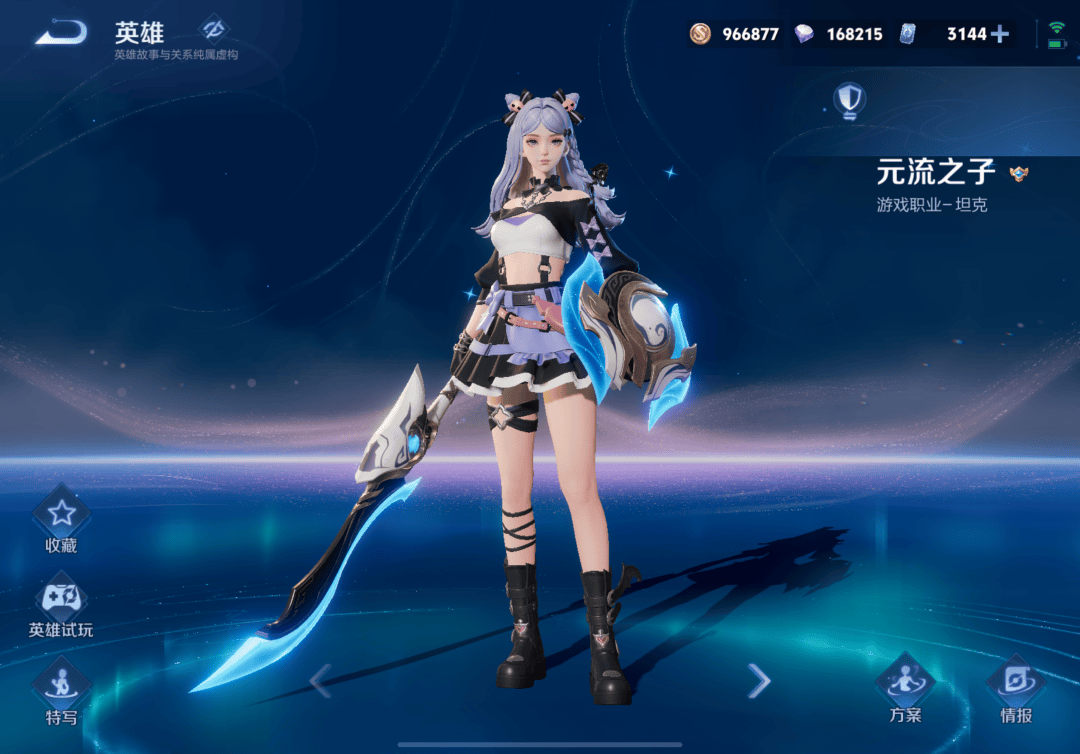Image resolution: width=1080 pixels, height=754 pixels.
Task: Open the 情报 hero intel
Action: (x=1015, y=683)
